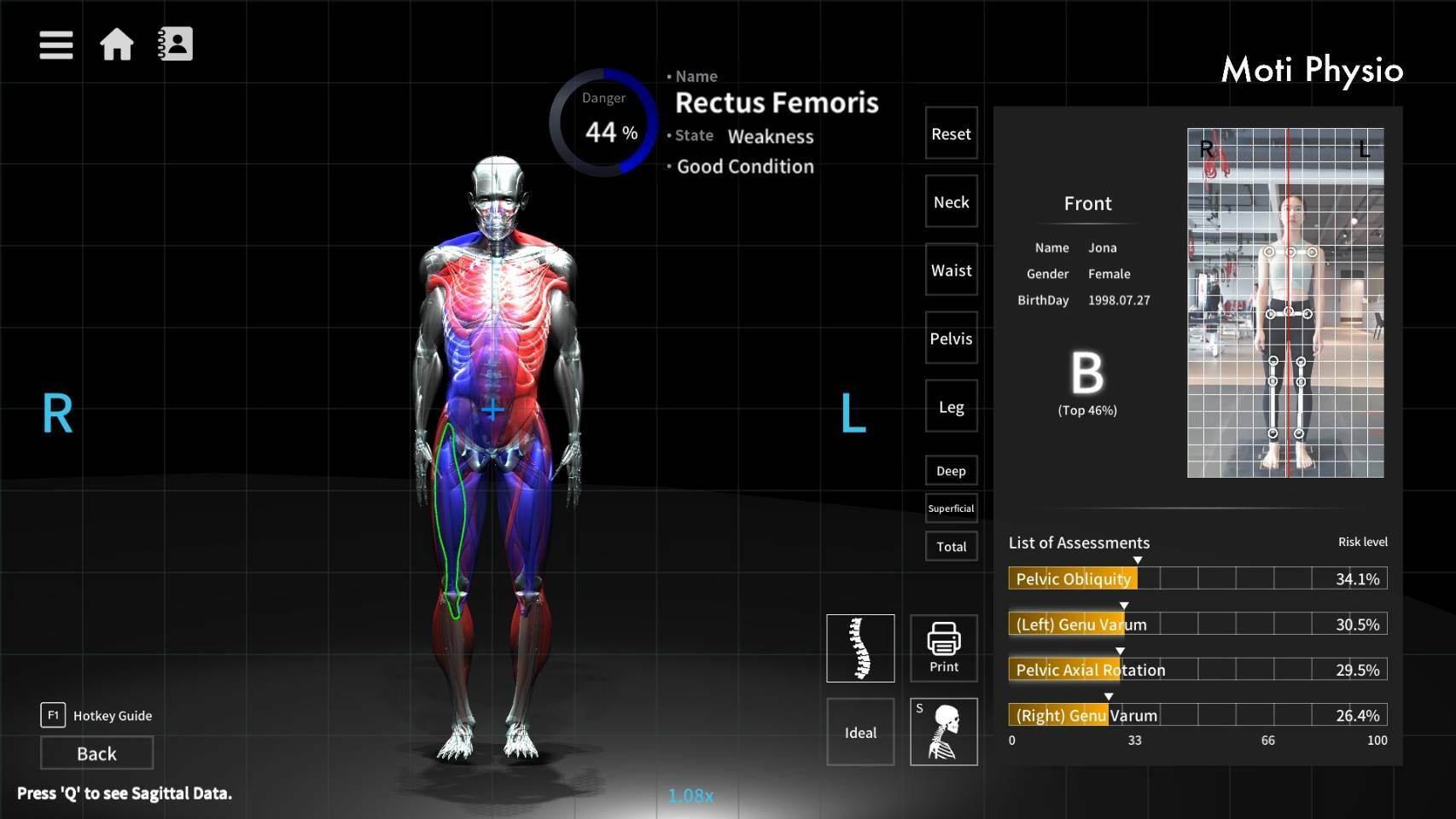Screen dimensions: 1456x819
Task: View sagittal data via skeleton icon
Action: (943, 732)
